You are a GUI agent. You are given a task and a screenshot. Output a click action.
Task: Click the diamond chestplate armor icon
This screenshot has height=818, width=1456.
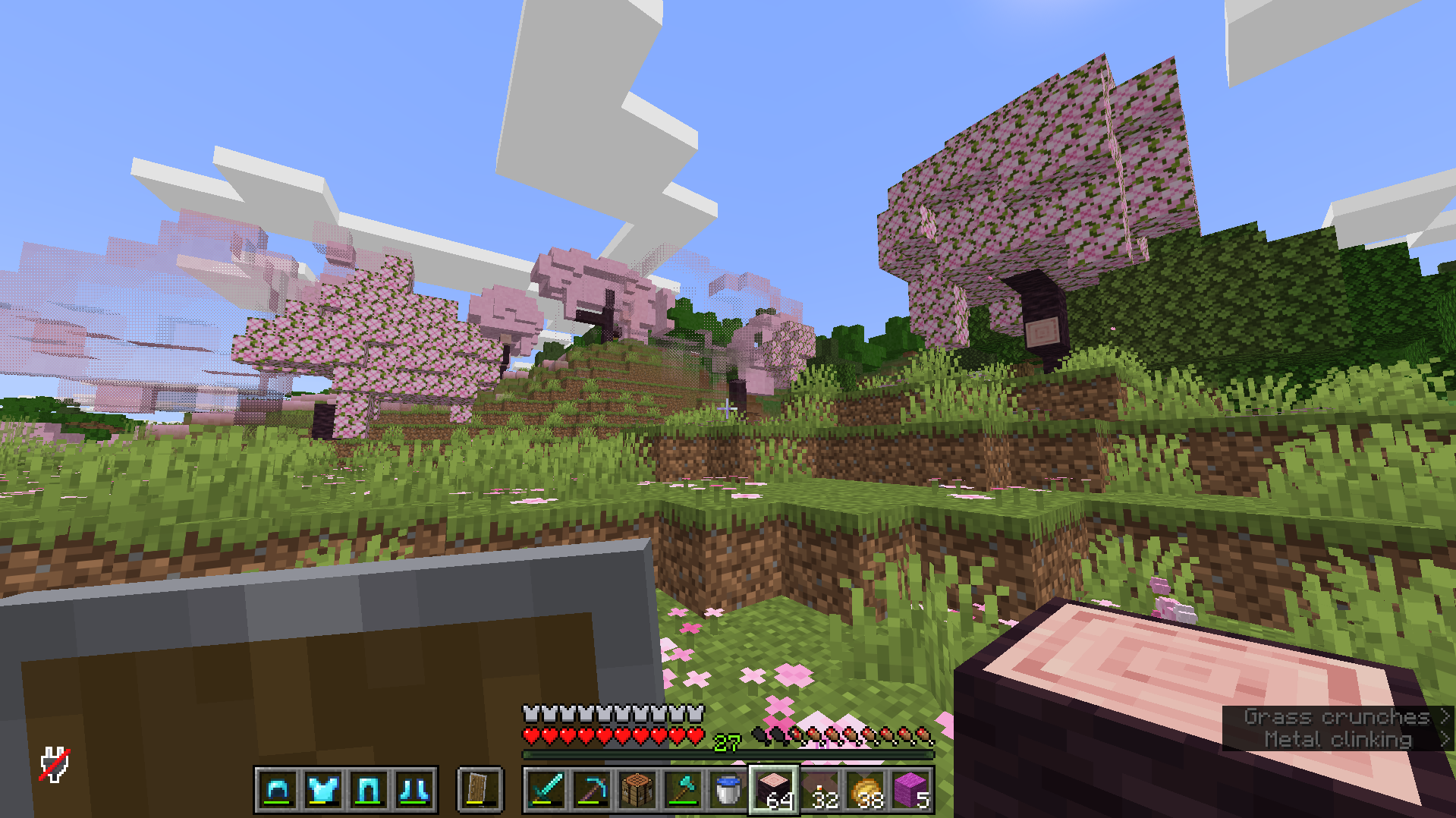(x=322, y=789)
